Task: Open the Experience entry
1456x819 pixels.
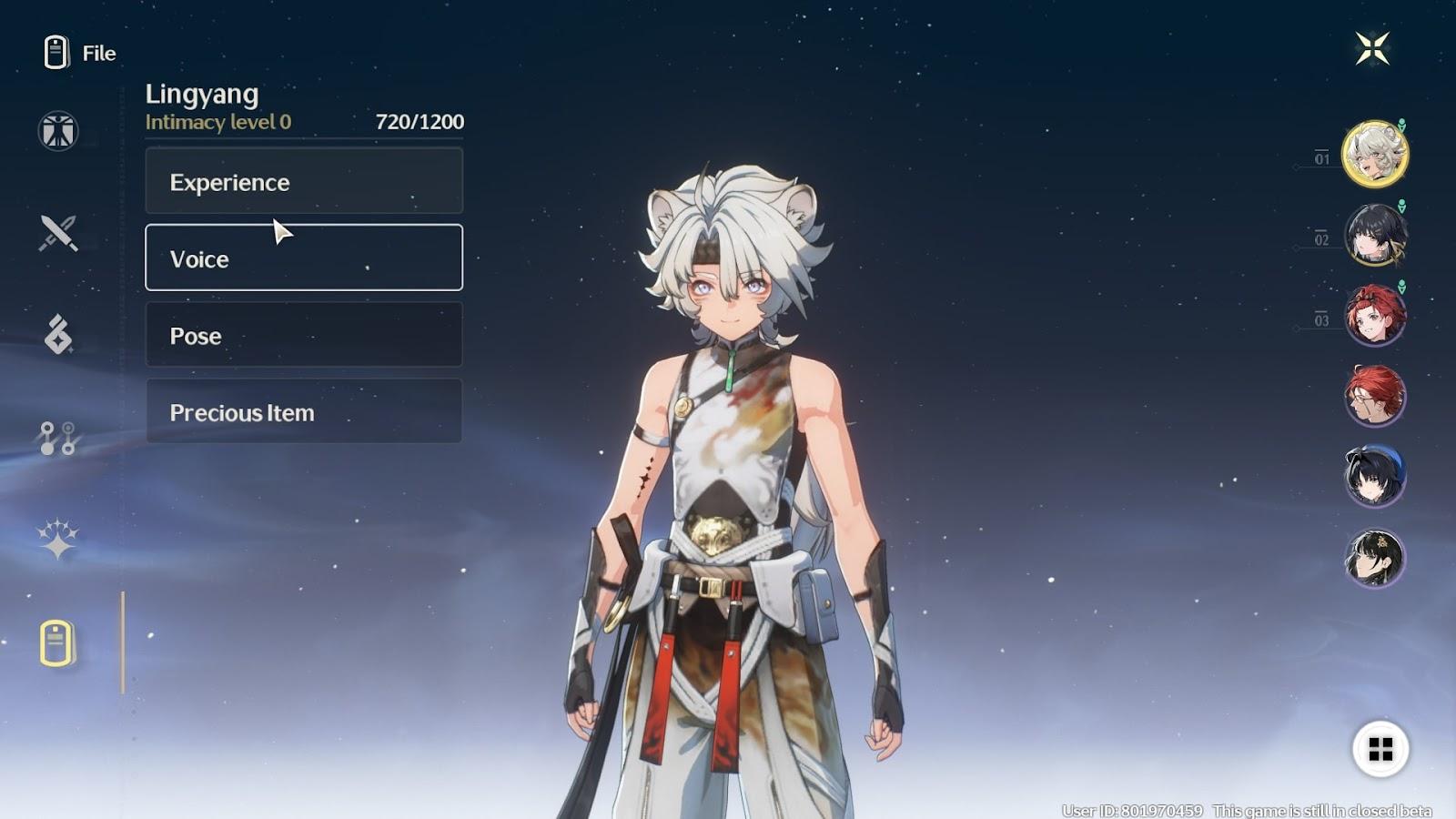Action: 303,181
